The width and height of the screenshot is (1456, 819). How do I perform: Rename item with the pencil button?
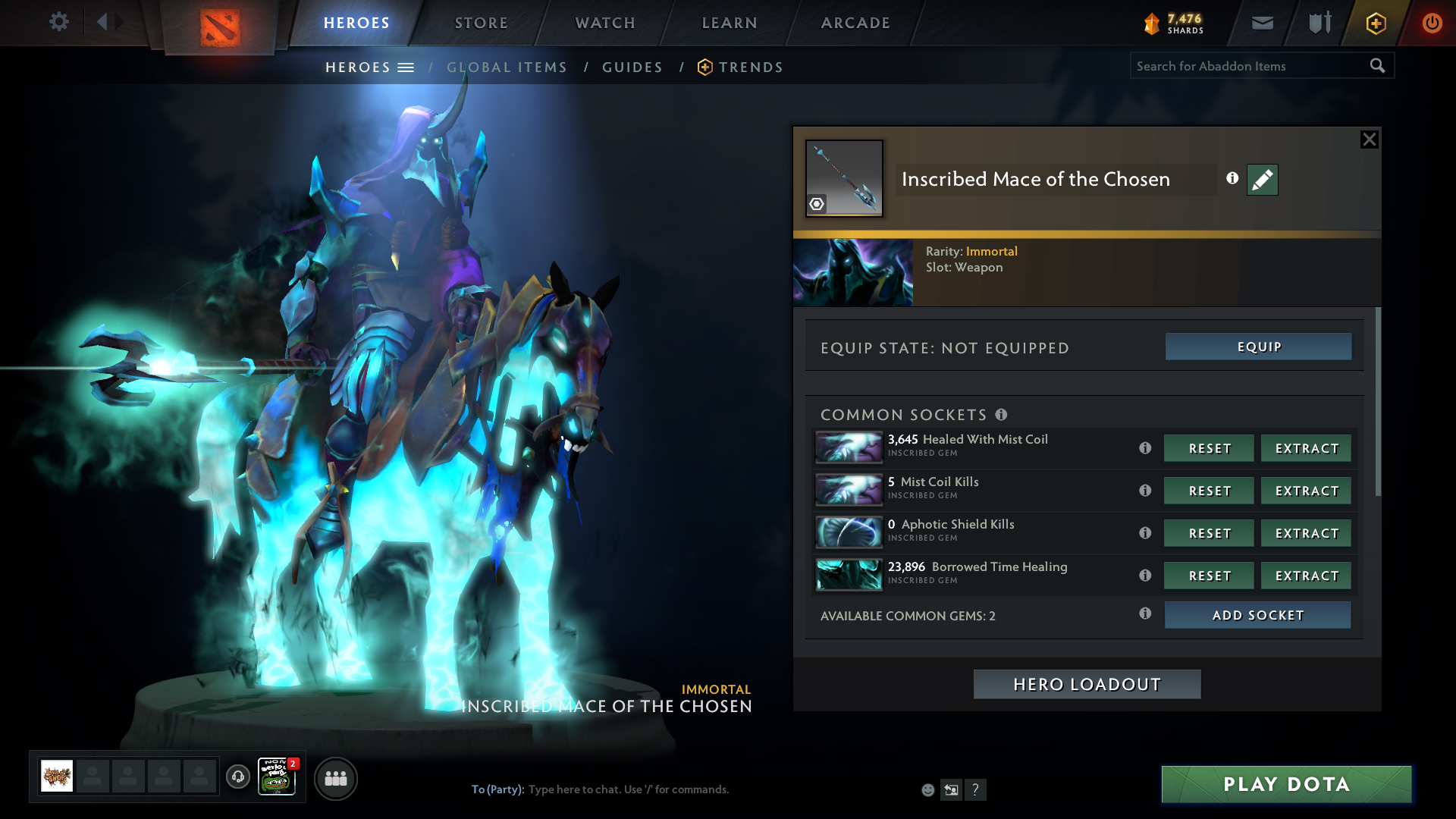[1262, 180]
